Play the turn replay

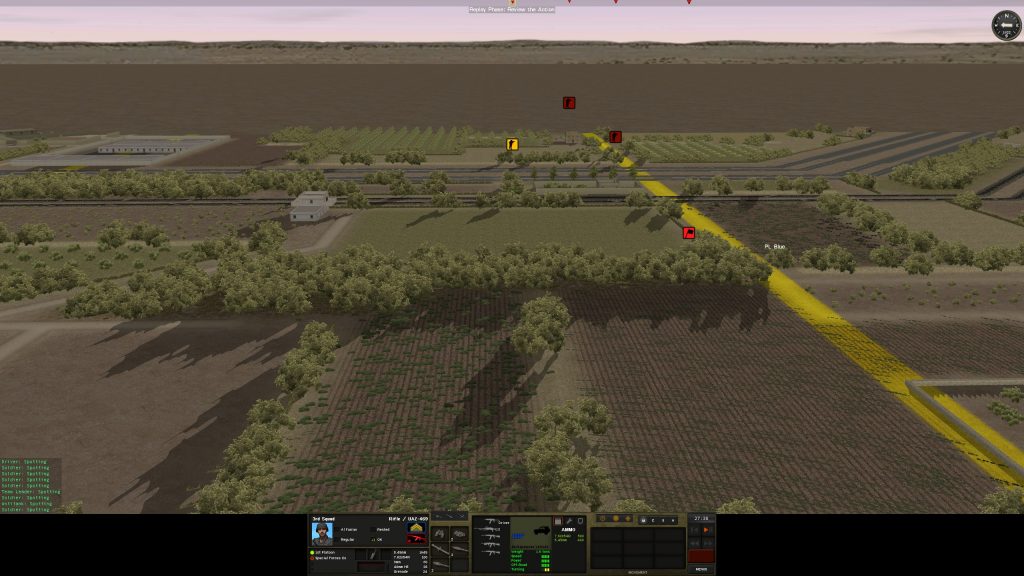pos(706,530)
